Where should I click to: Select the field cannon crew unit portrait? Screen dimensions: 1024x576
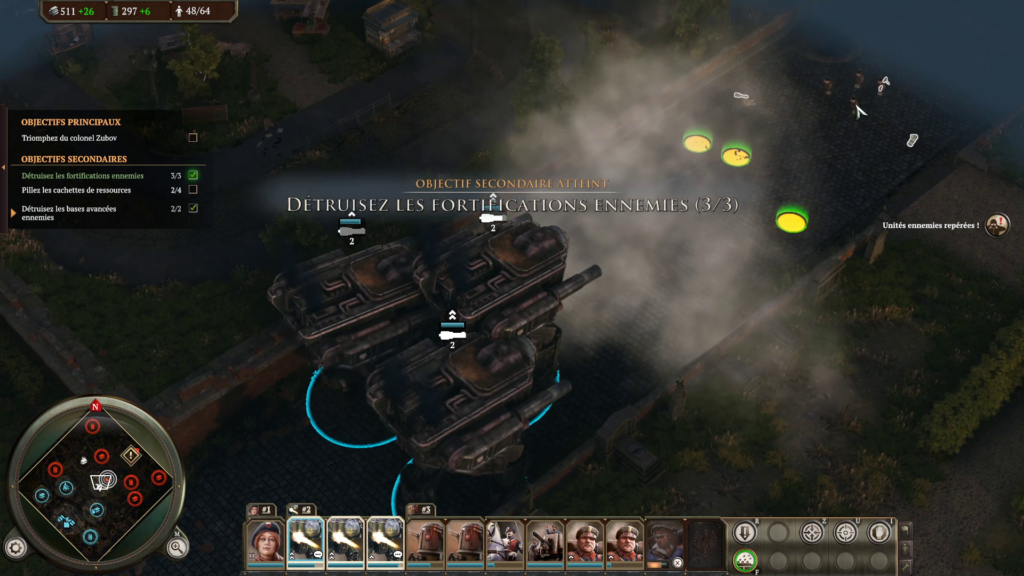pos(545,541)
